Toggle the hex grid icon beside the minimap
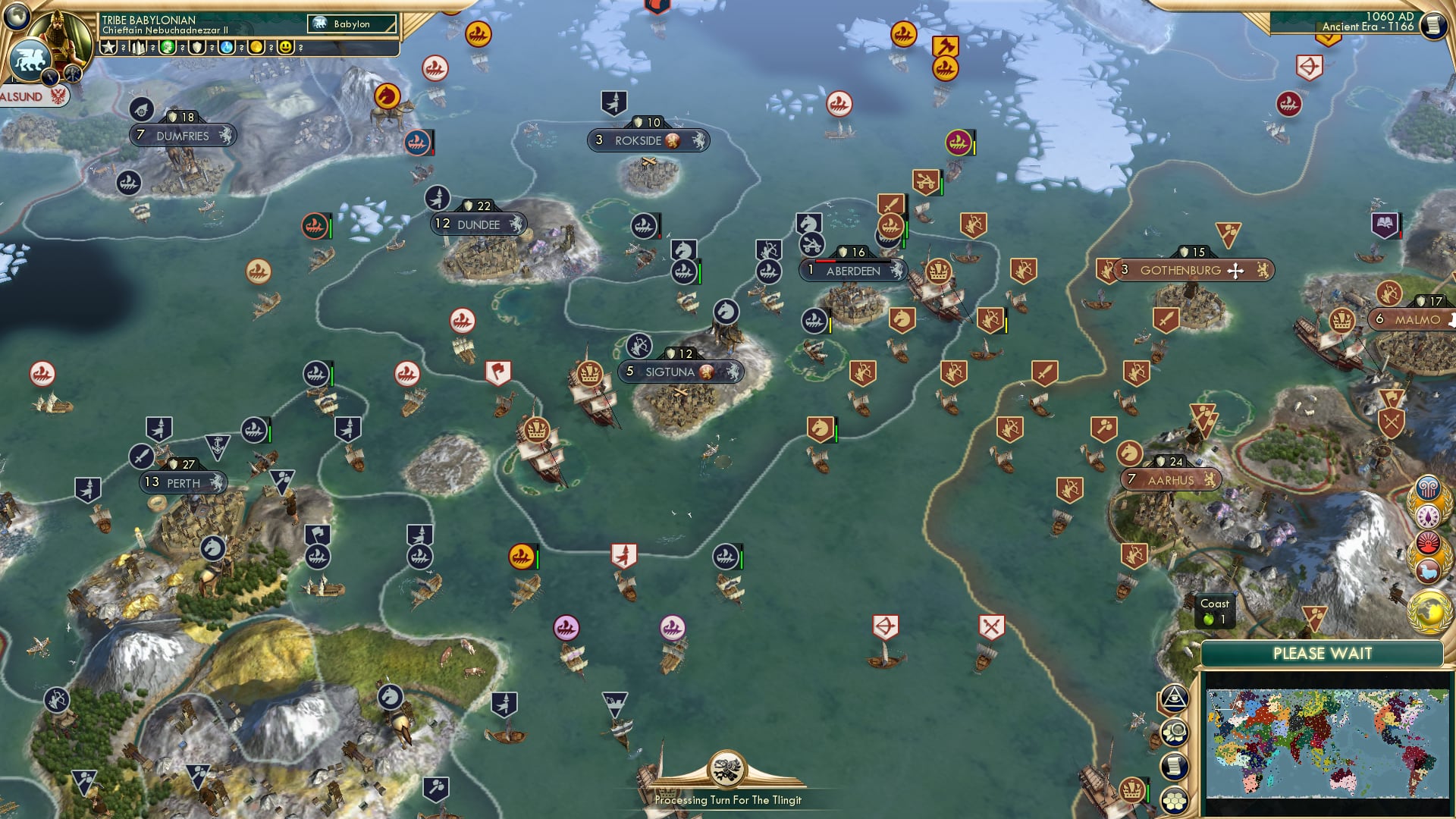1456x819 pixels. (x=1175, y=801)
